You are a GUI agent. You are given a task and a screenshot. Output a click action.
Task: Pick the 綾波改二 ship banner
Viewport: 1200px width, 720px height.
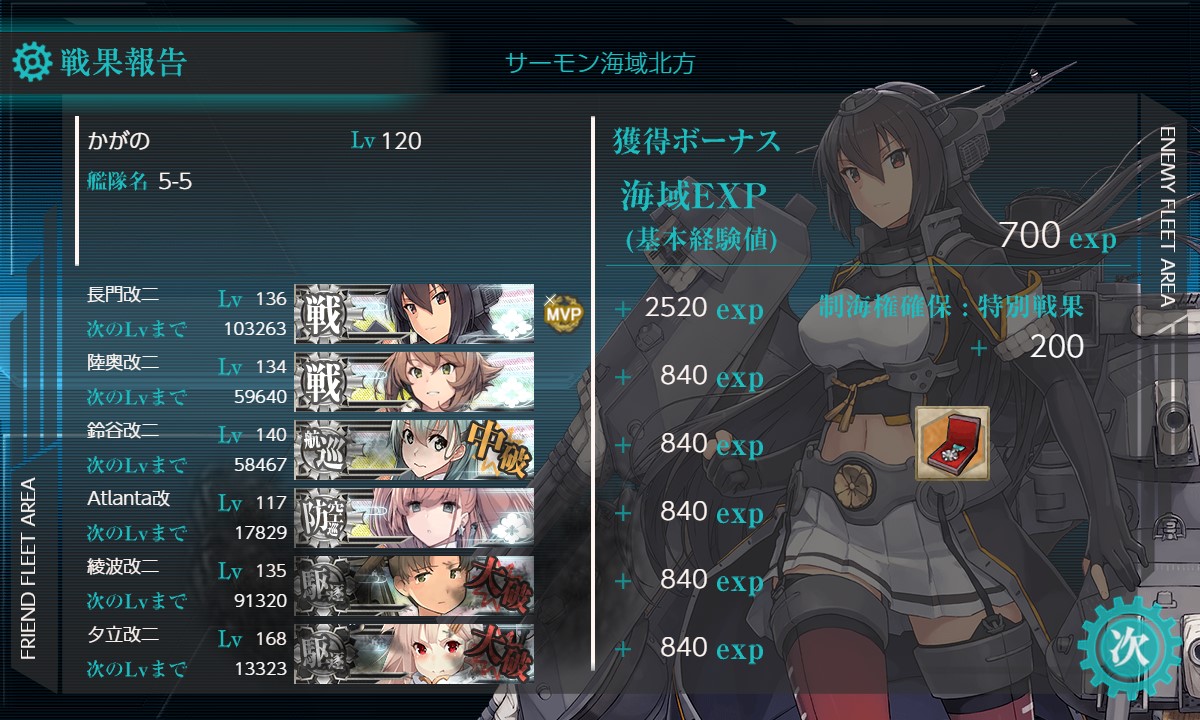414,585
